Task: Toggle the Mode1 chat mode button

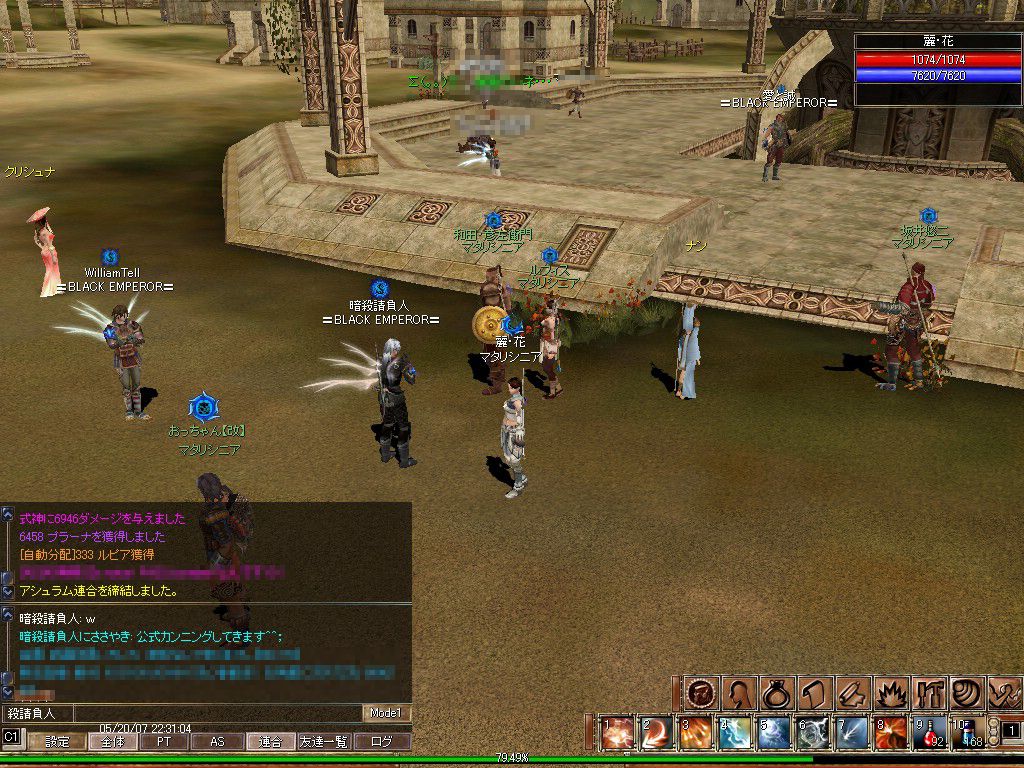Action: click(386, 713)
